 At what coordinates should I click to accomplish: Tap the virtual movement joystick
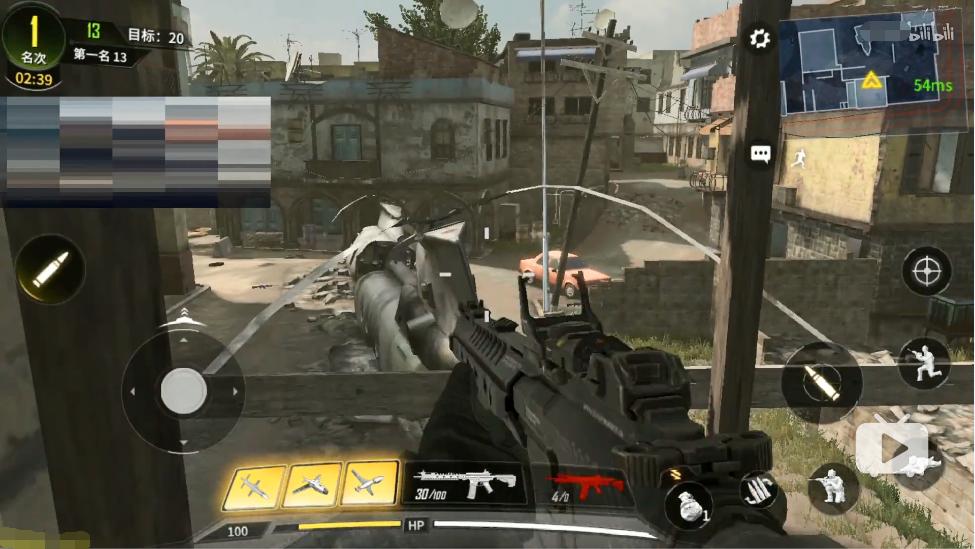pos(183,391)
